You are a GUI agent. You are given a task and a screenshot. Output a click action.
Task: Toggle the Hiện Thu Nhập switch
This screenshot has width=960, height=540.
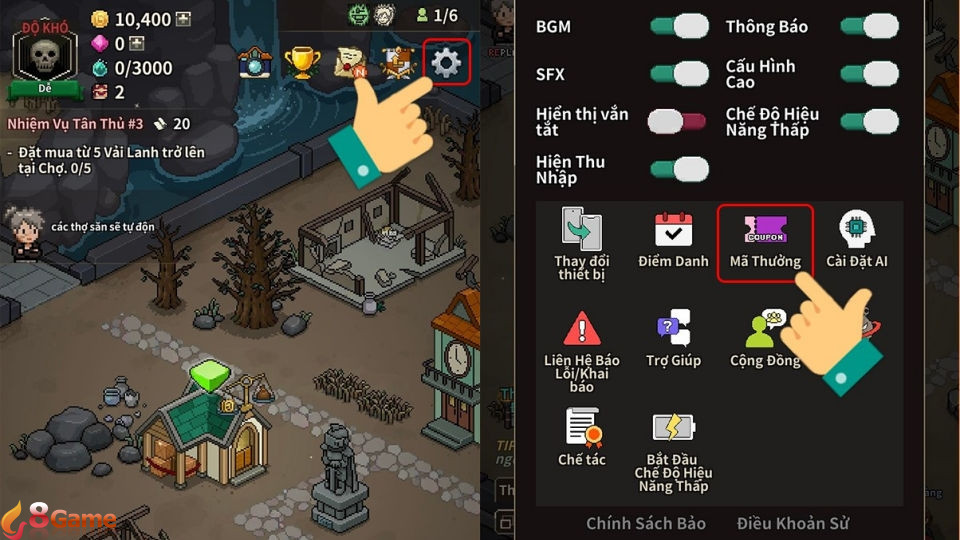679,169
